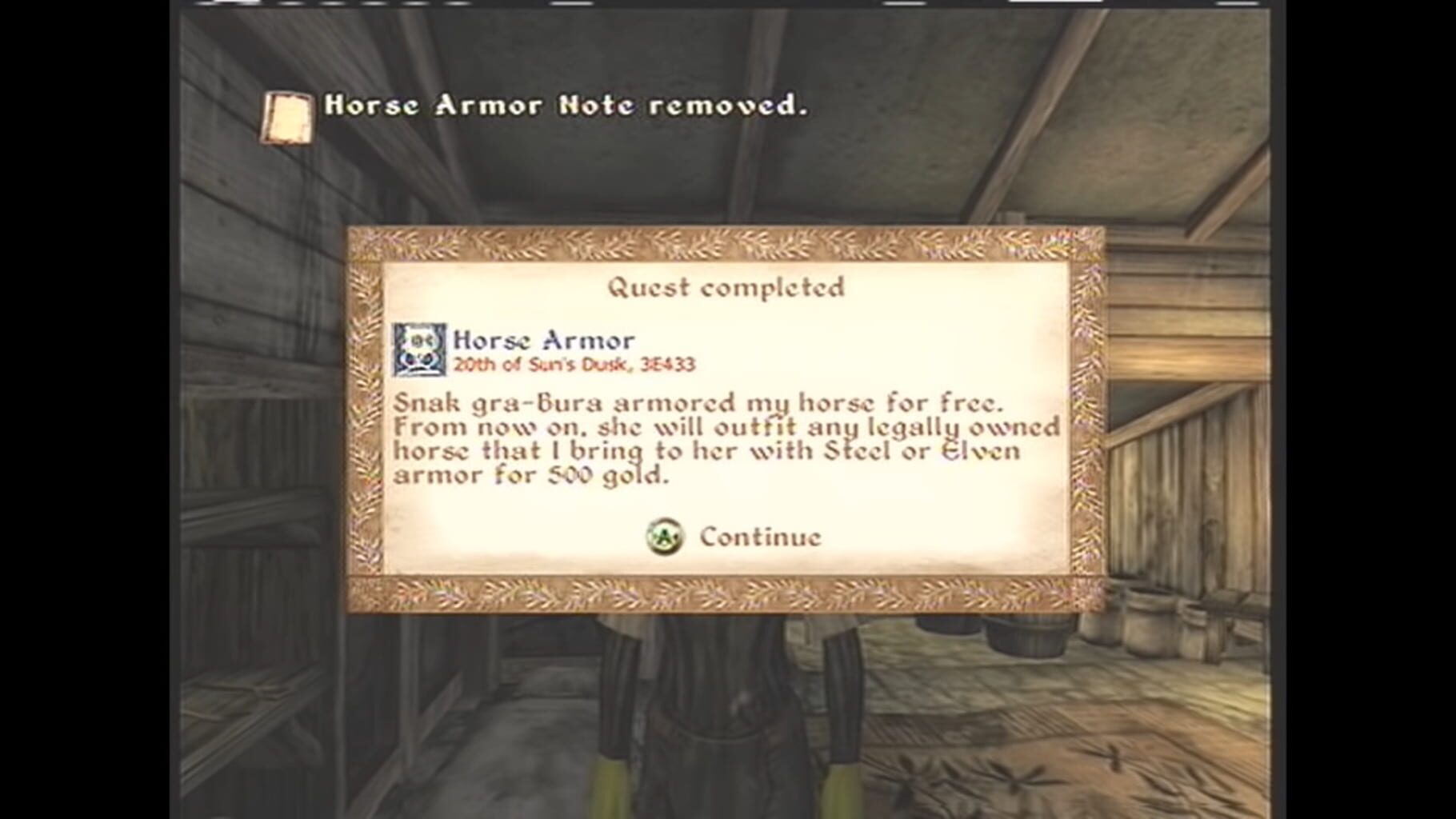This screenshot has height=819, width=1456.
Task: Select the Horse Armor Note removed message
Action: click(564, 106)
